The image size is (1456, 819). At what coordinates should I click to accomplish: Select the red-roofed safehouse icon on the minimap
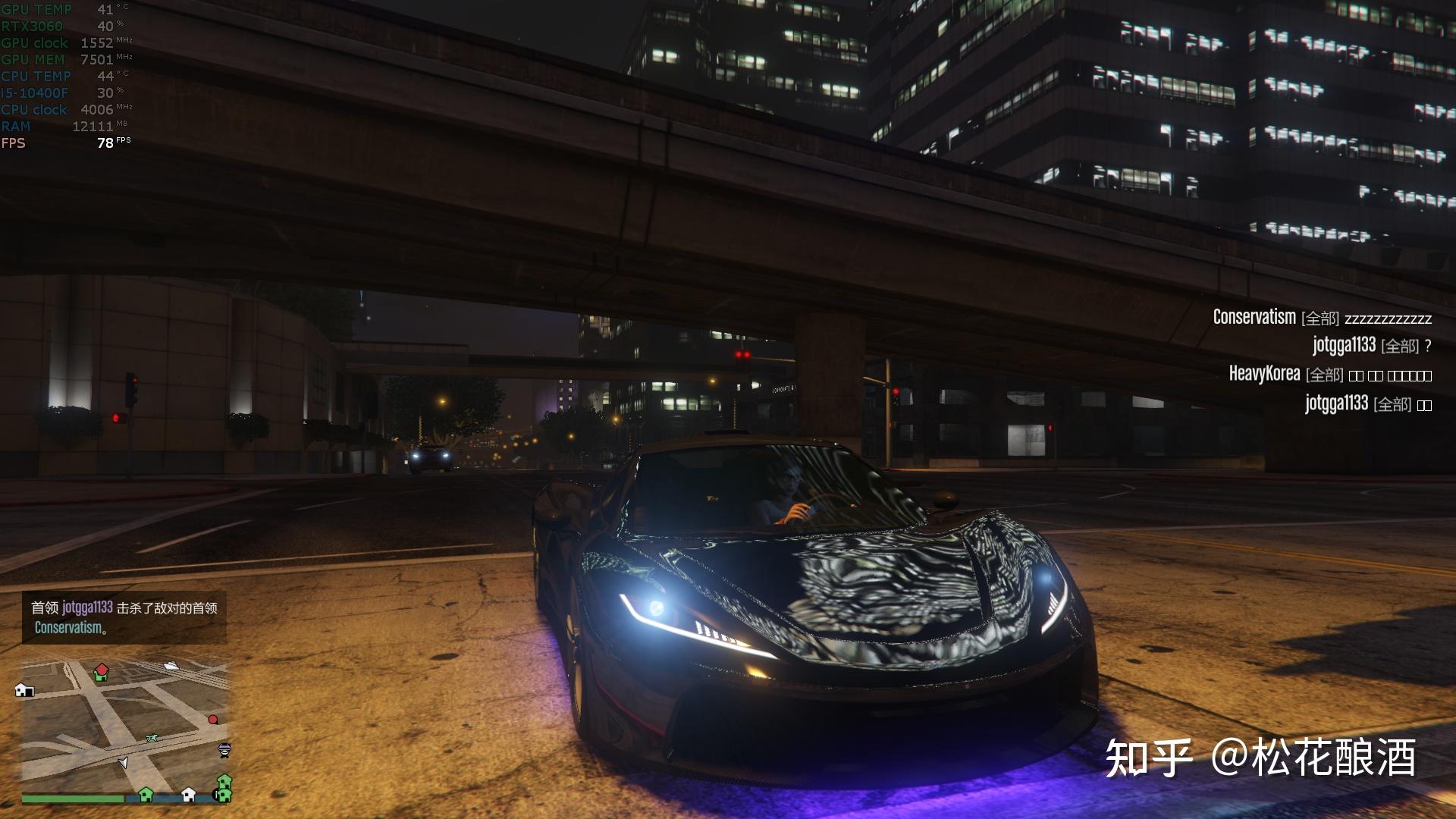click(x=101, y=673)
